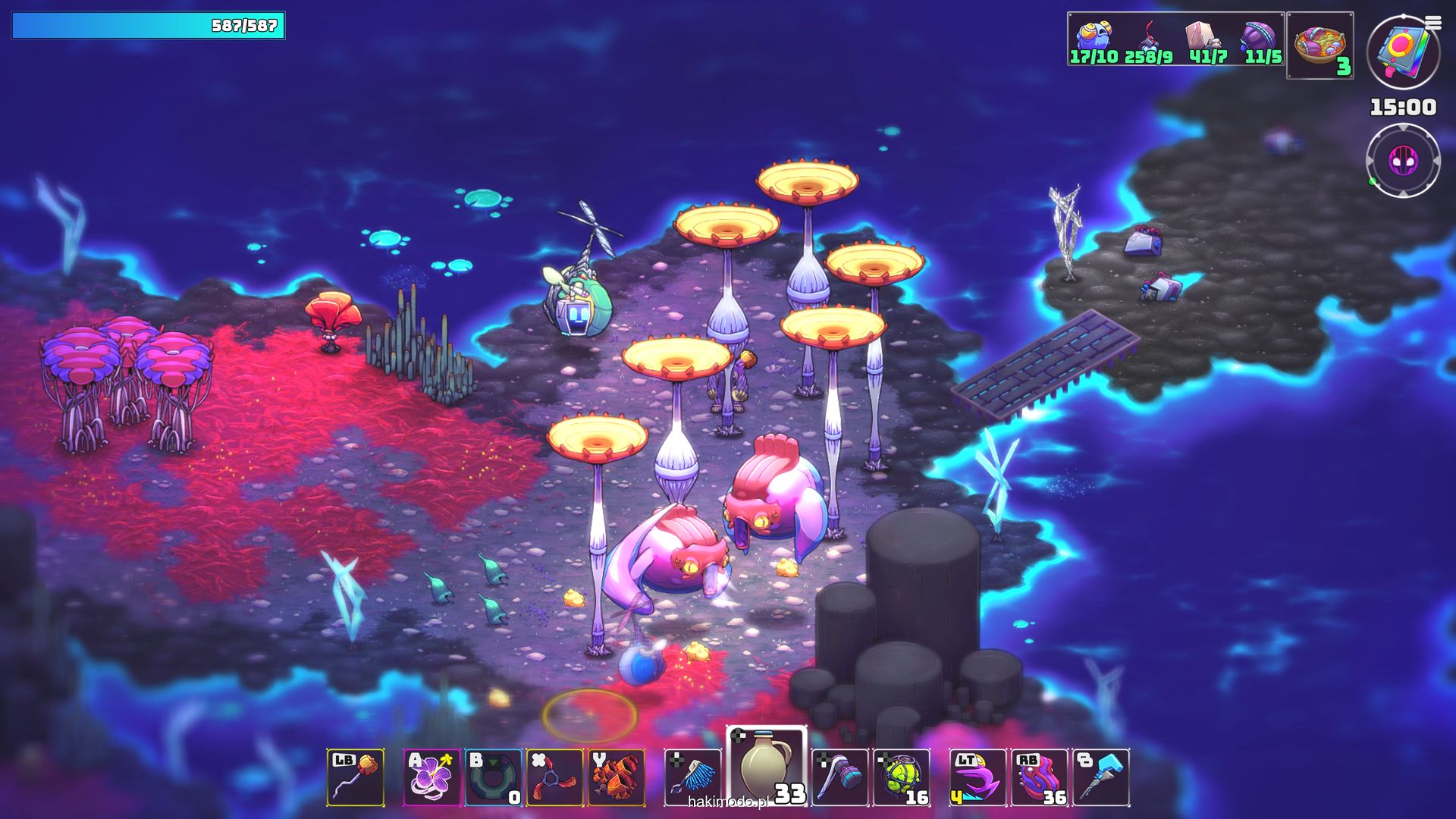Equip the stone hammer tool
This screenshot has height=819, width=1456.
pos(839,777)
